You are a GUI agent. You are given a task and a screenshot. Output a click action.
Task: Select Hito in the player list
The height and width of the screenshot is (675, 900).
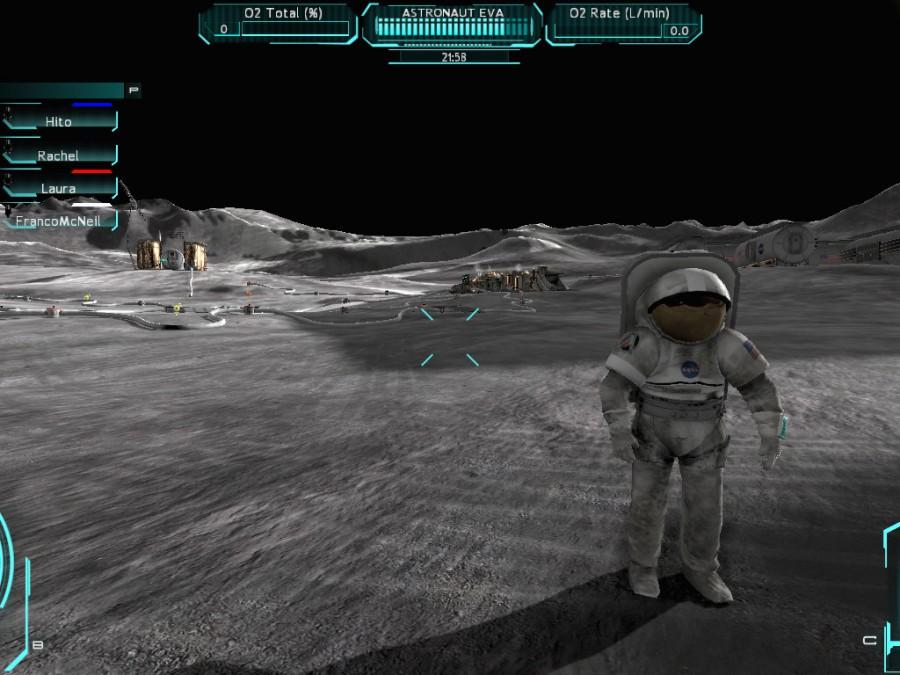click(59, 121)
